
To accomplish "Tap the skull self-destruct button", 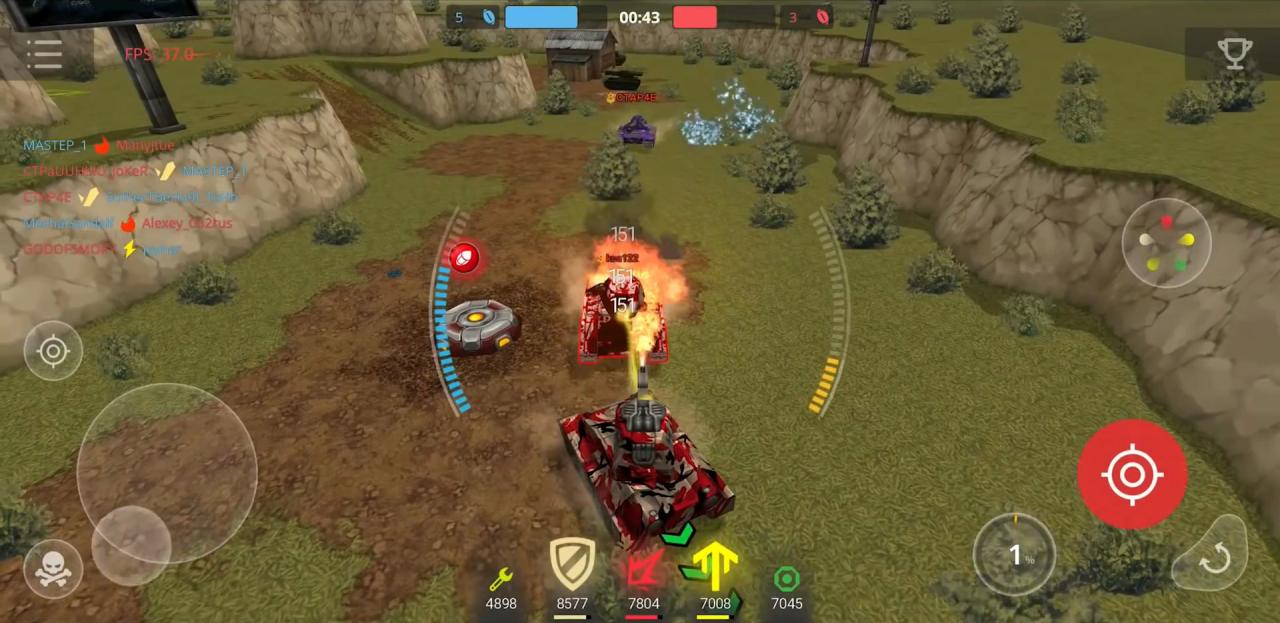I will 53,569.
